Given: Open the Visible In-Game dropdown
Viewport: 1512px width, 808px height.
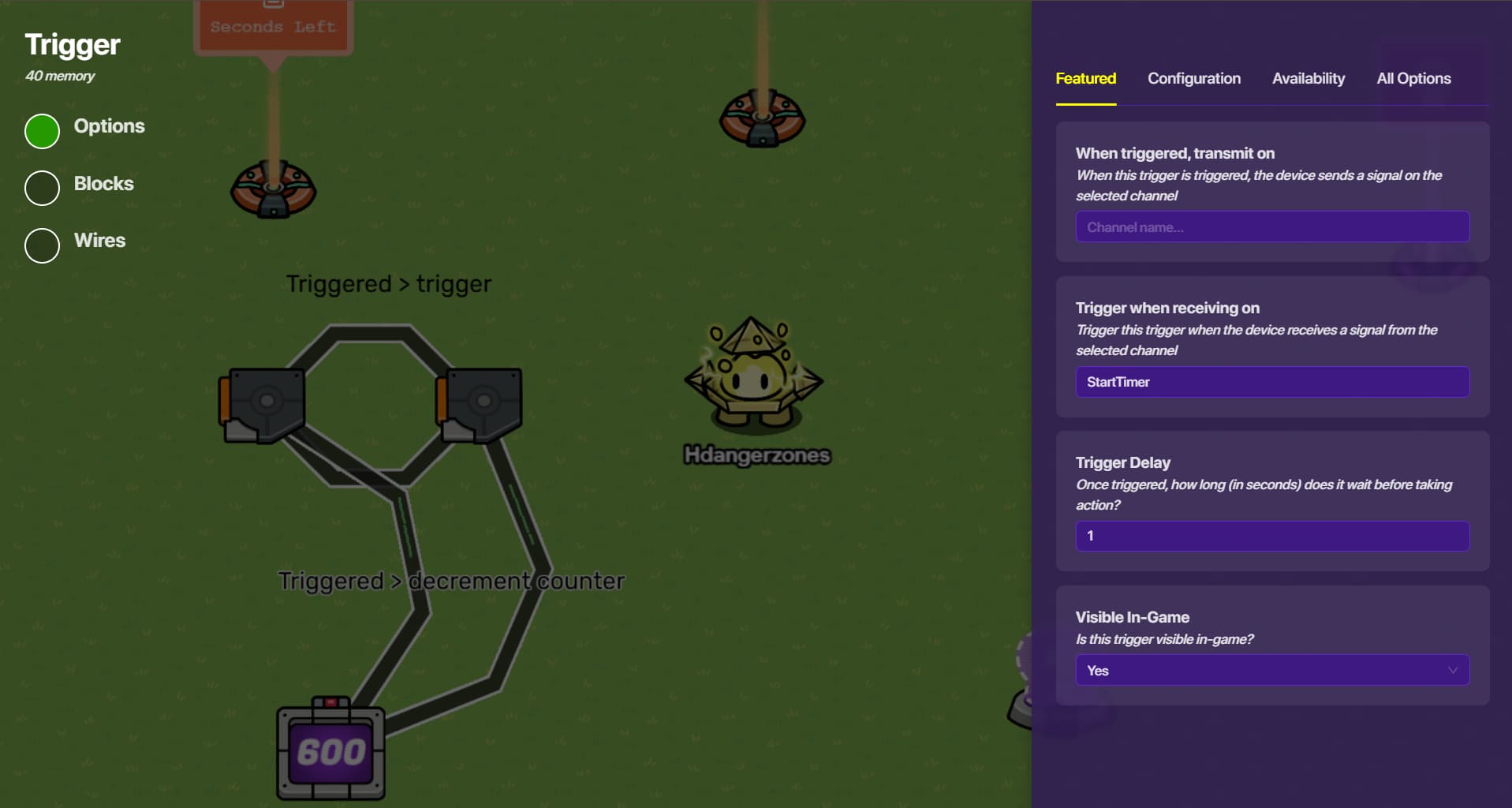Looking at the screenshot, I should click(1271, 671).
